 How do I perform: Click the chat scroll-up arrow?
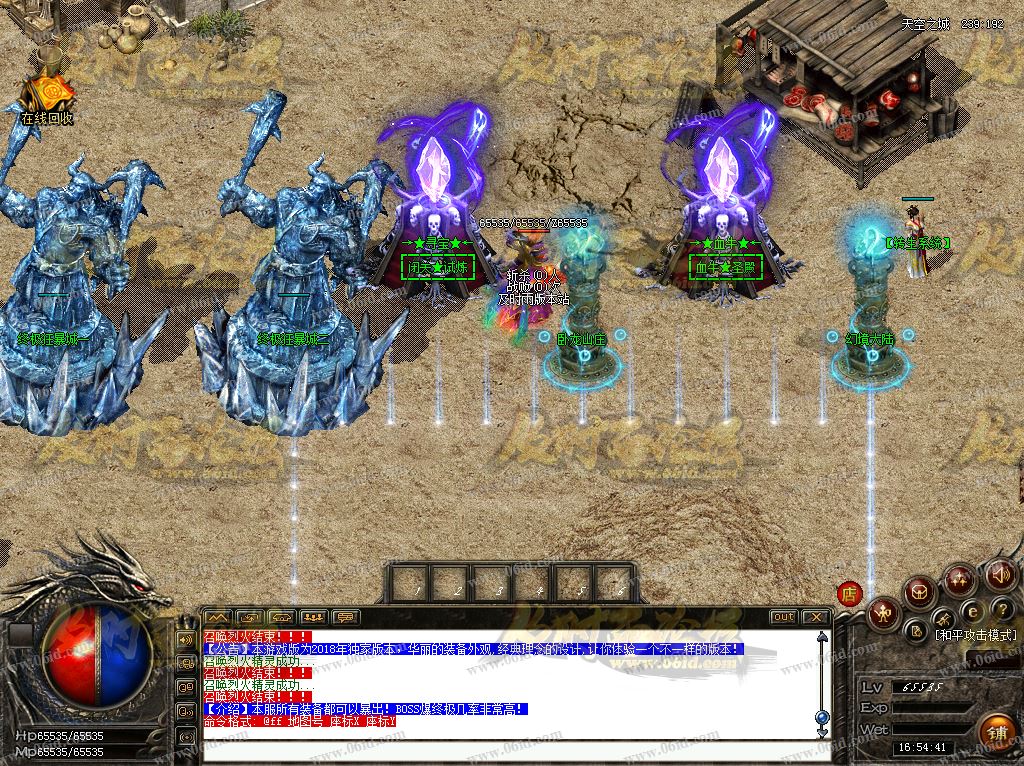pyautogui.click(x=822, y=634)
